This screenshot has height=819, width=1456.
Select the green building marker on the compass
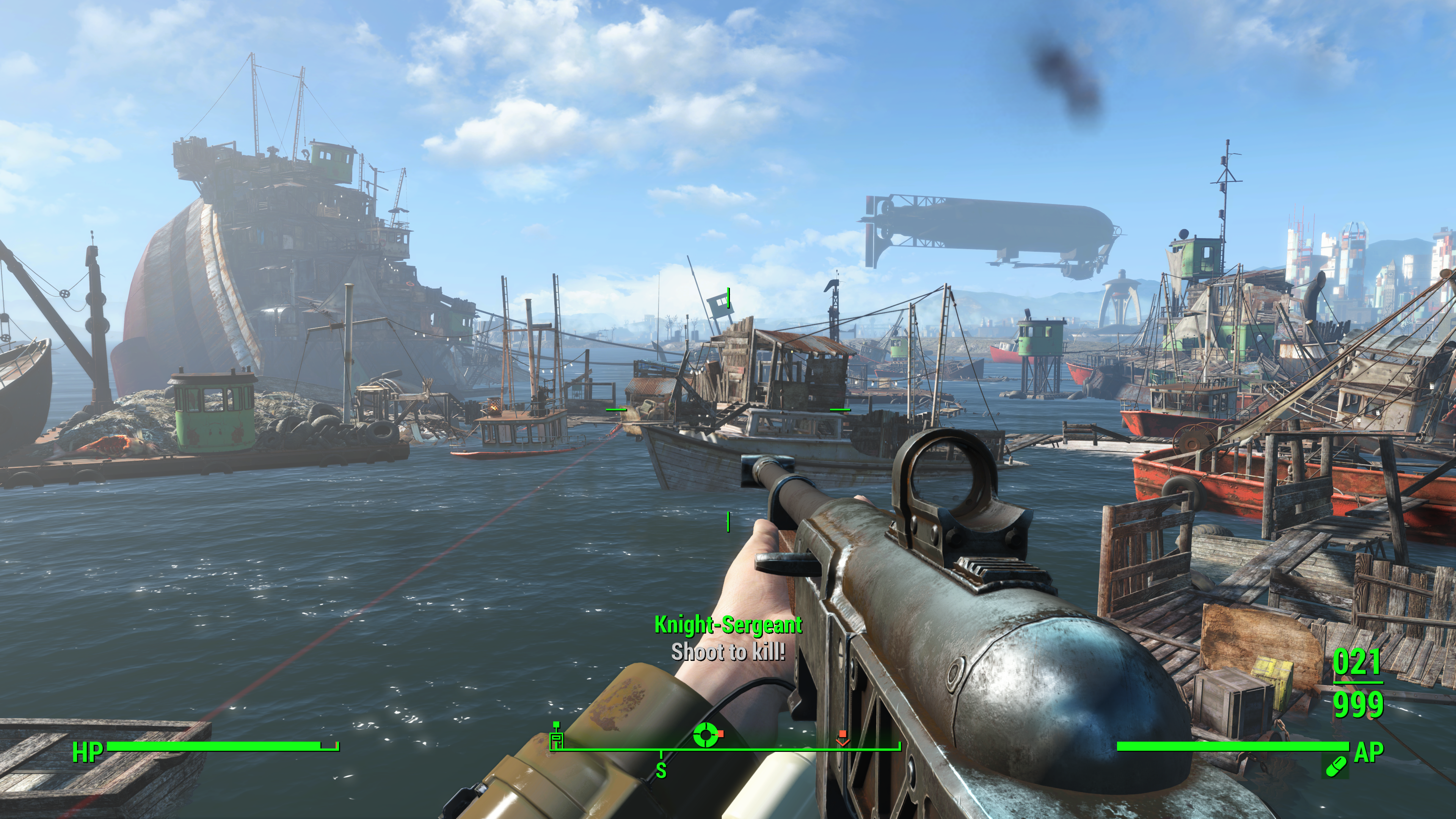click(557, 736)
